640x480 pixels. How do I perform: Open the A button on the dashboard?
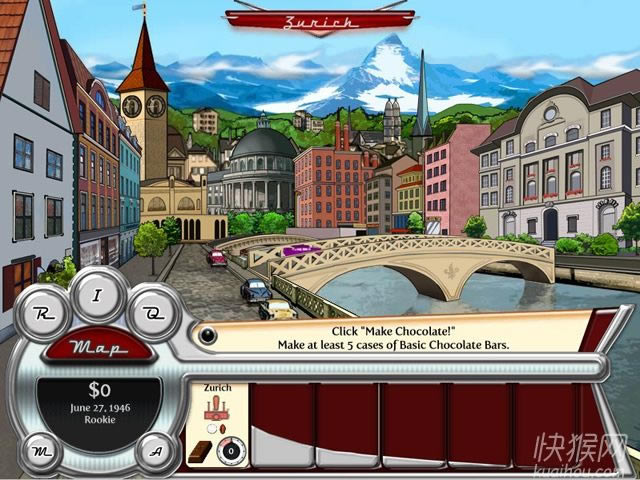point(157,449)
